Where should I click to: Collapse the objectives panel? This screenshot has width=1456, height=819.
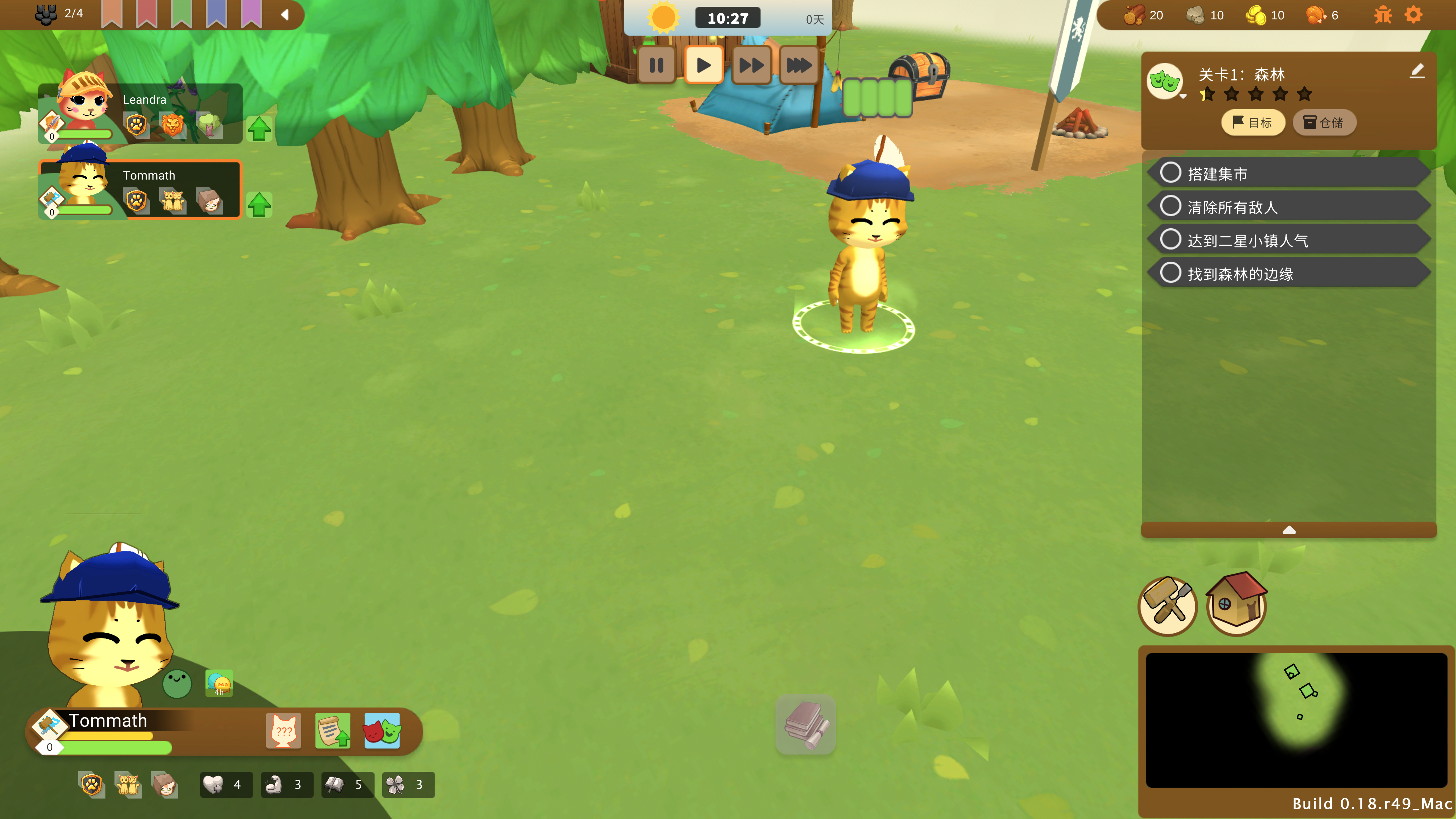(x=1289, y=530)
